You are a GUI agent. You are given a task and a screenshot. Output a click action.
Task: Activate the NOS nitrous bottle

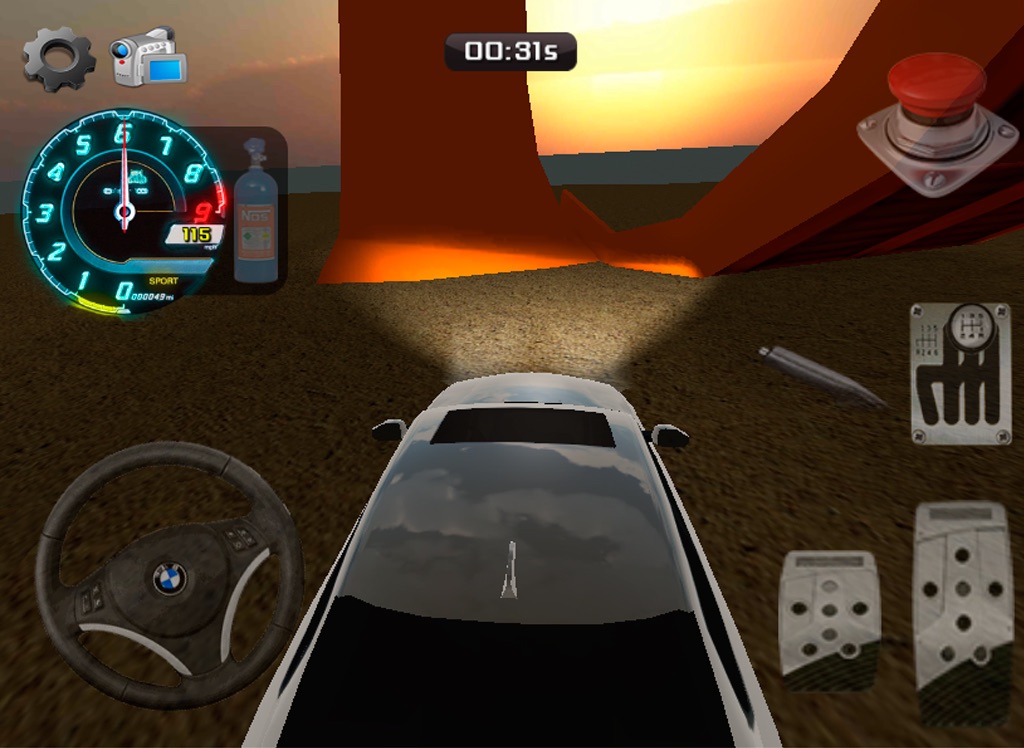(256, 215)
